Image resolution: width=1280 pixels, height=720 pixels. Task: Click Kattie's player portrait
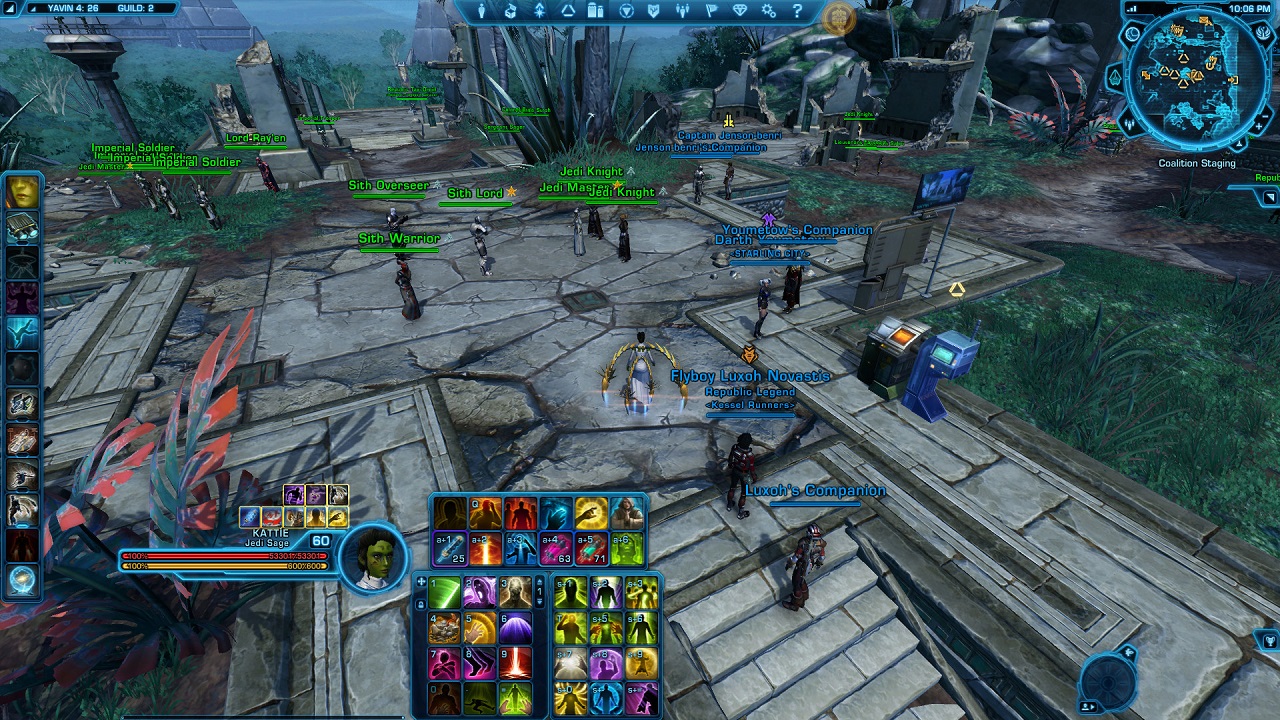373,555
